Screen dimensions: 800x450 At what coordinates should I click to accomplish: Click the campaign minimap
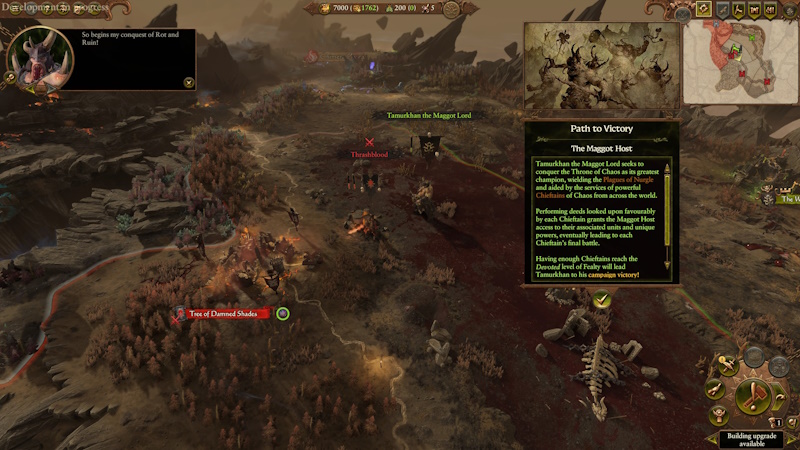point(741,62)
